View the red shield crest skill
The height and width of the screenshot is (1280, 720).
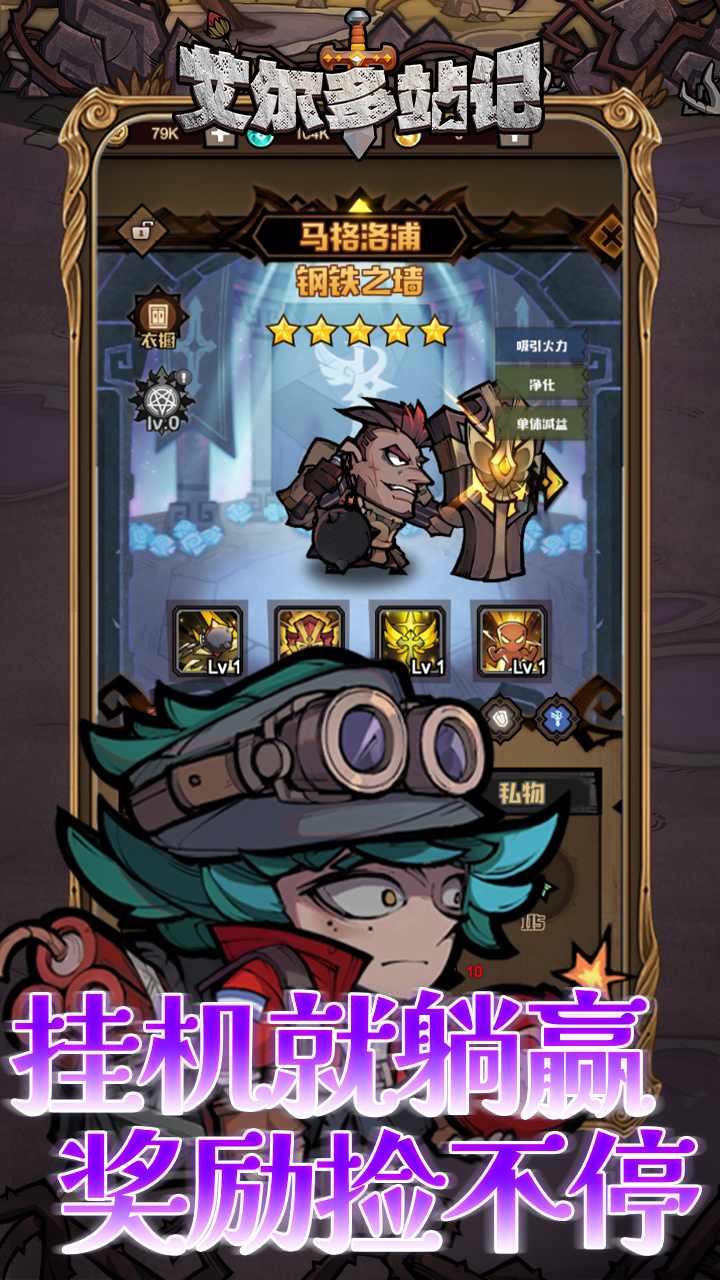309,641
